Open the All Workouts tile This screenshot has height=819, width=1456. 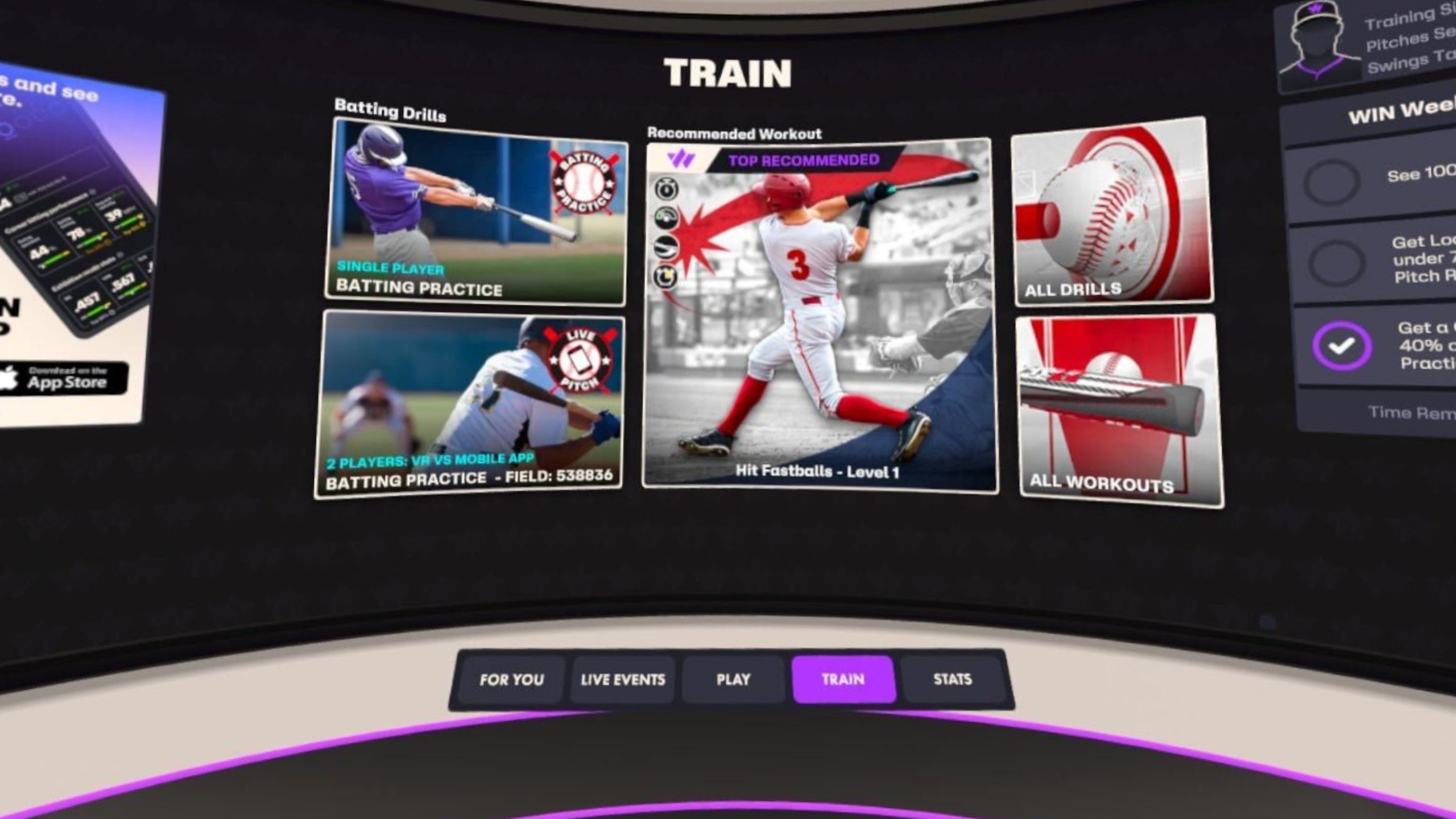(x=1119, y=411)
